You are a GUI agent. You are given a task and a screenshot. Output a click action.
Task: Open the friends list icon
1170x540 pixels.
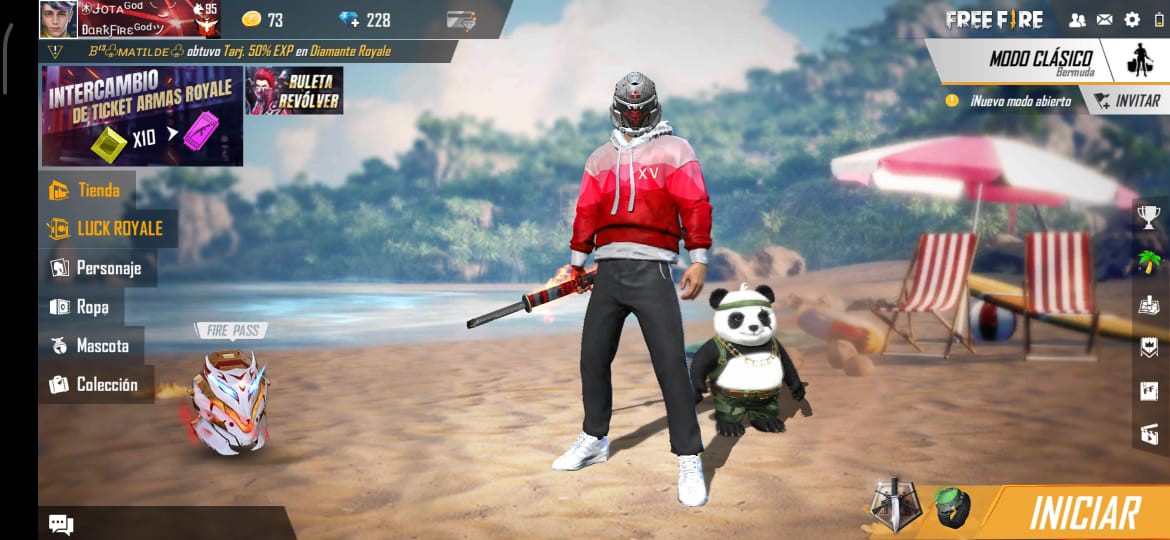tap(1077, 19)
